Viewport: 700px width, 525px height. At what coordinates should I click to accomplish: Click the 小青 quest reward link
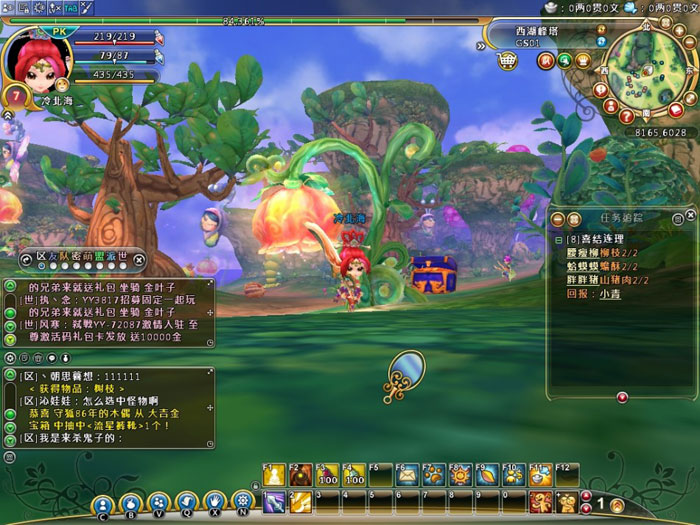pyautogui.click(x=605, y=294)
